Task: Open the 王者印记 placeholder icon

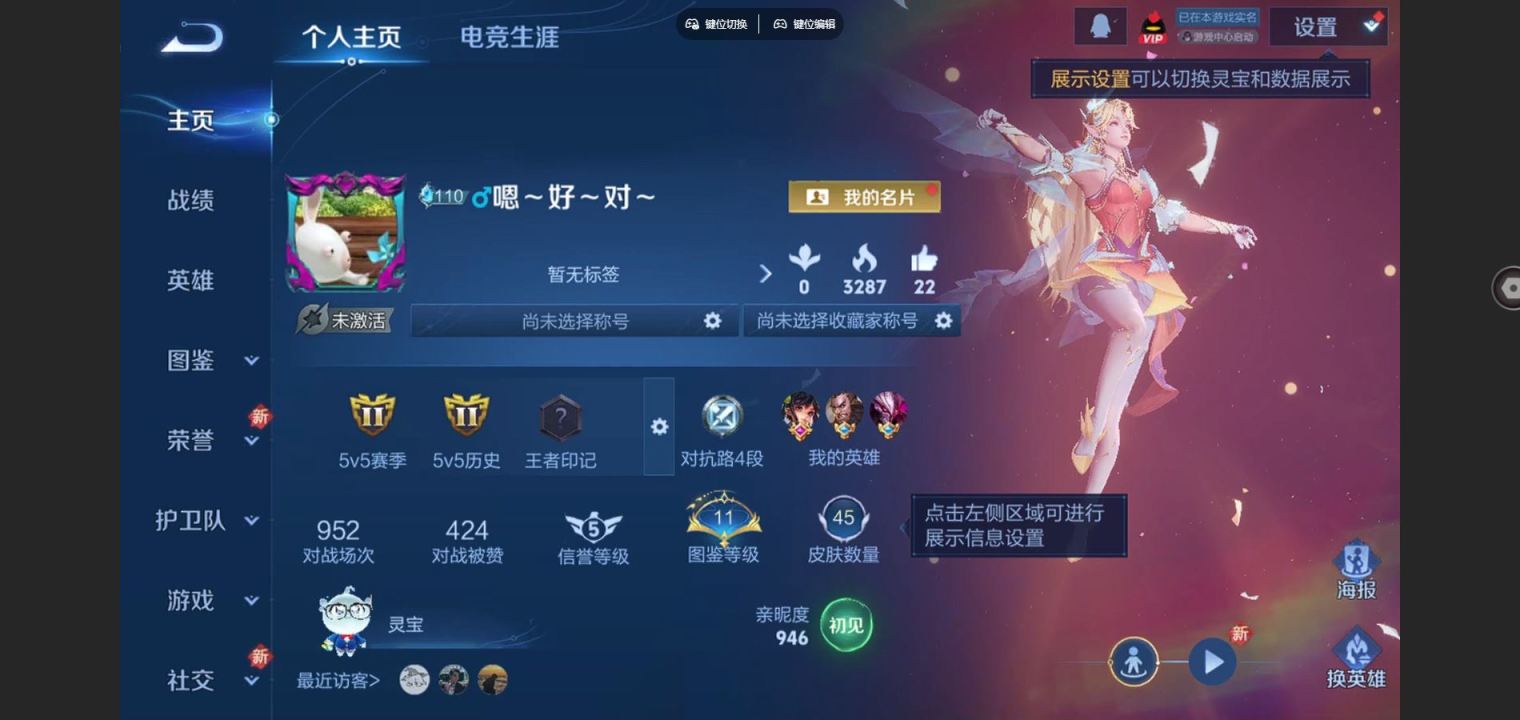Action: point(558,416)
